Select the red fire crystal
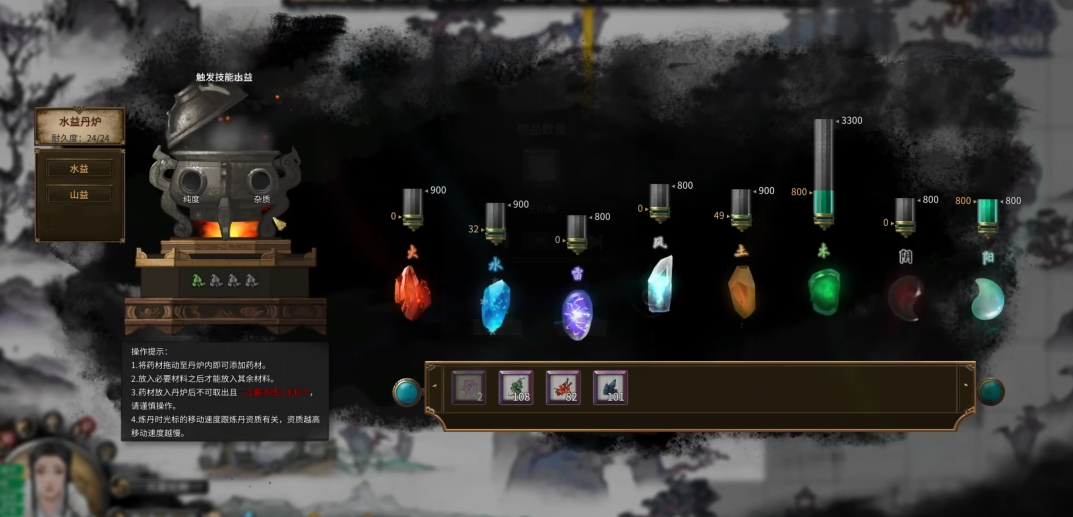Viewport: 1073px width, 517px height. [x=411, y=292]
